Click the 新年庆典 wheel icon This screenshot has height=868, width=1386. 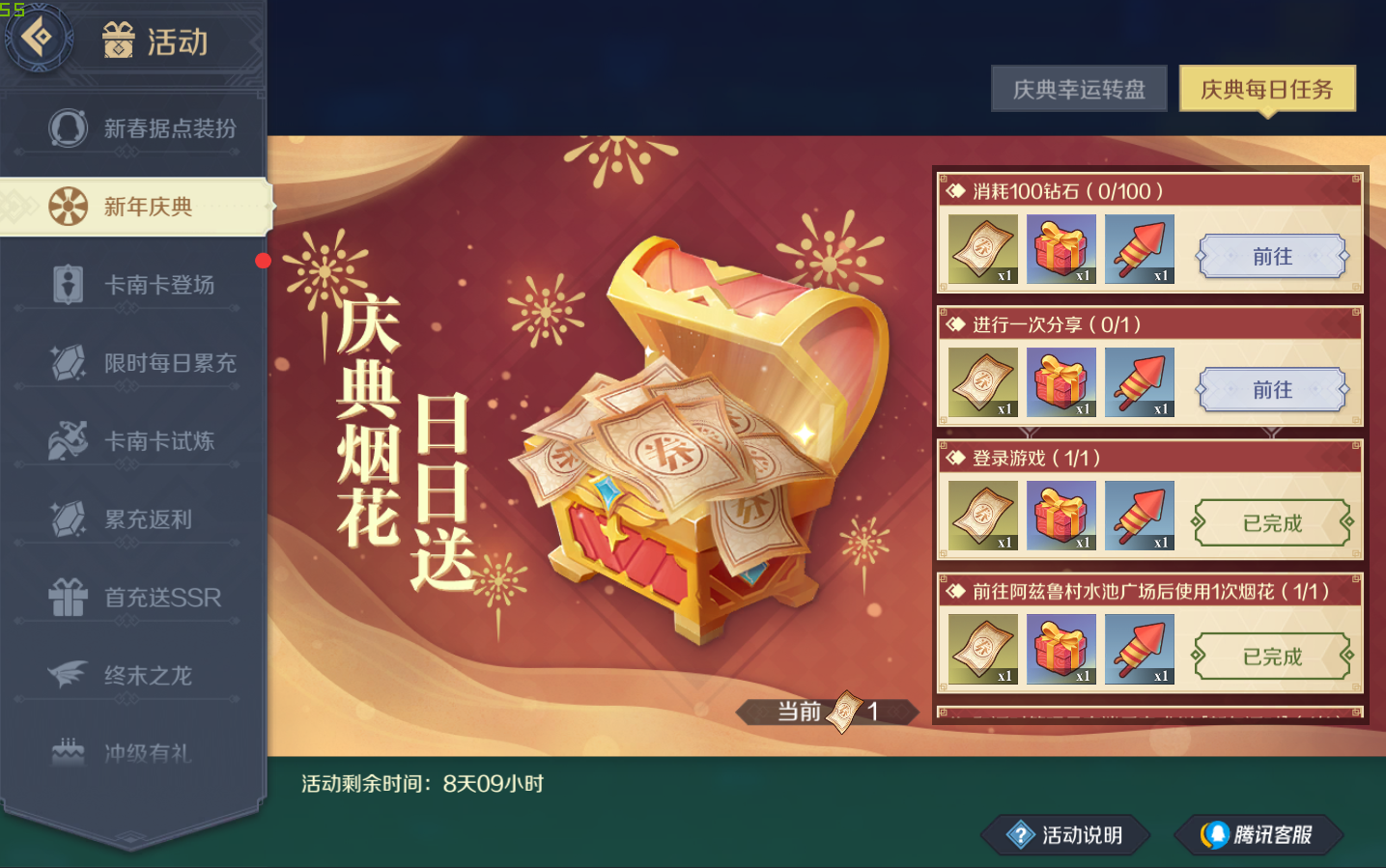click(68, 206)
